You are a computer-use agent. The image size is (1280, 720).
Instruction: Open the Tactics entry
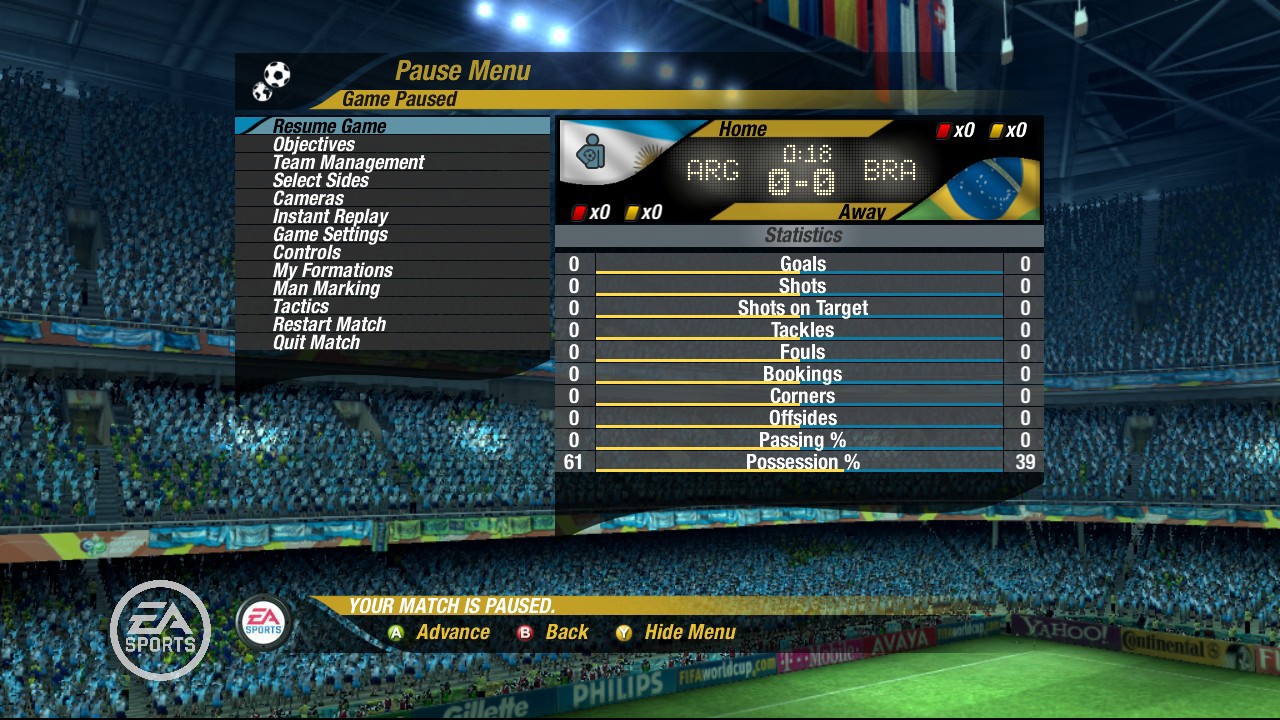coord(300,306)
